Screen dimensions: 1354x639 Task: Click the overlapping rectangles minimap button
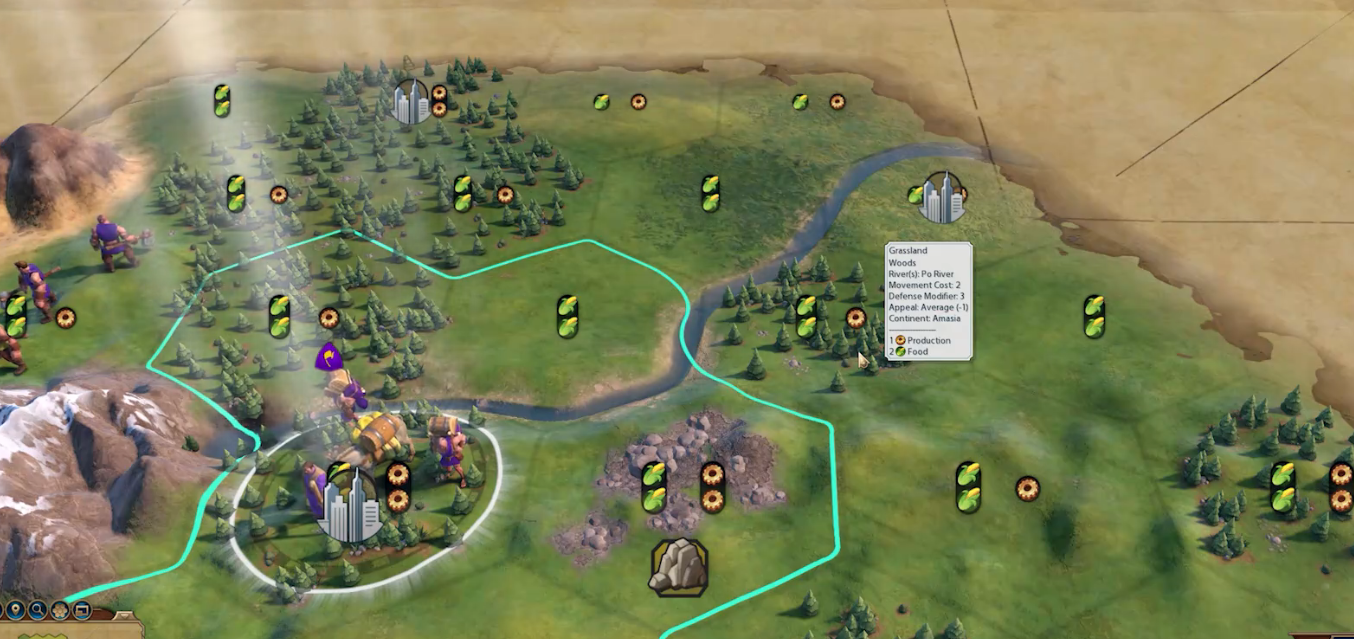(x=82, y=610)
